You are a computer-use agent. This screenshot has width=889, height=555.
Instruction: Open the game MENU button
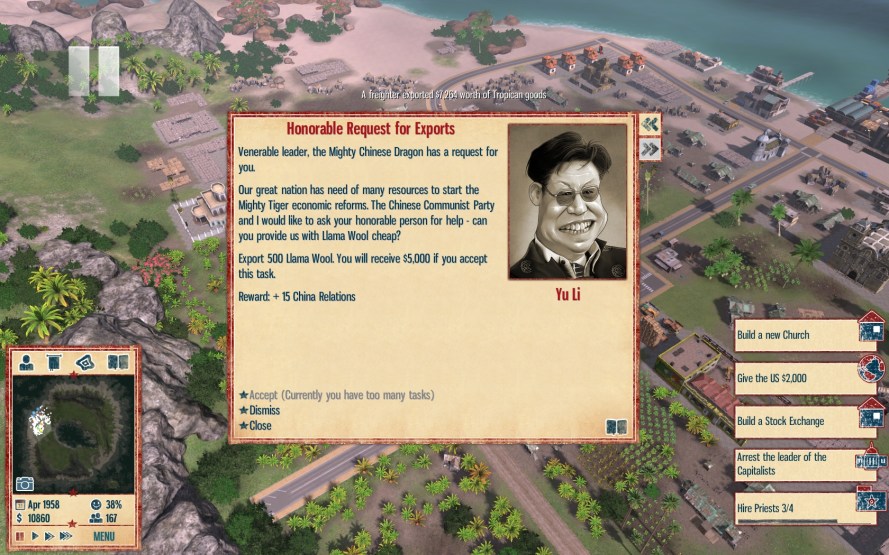(x=104, y=536)
